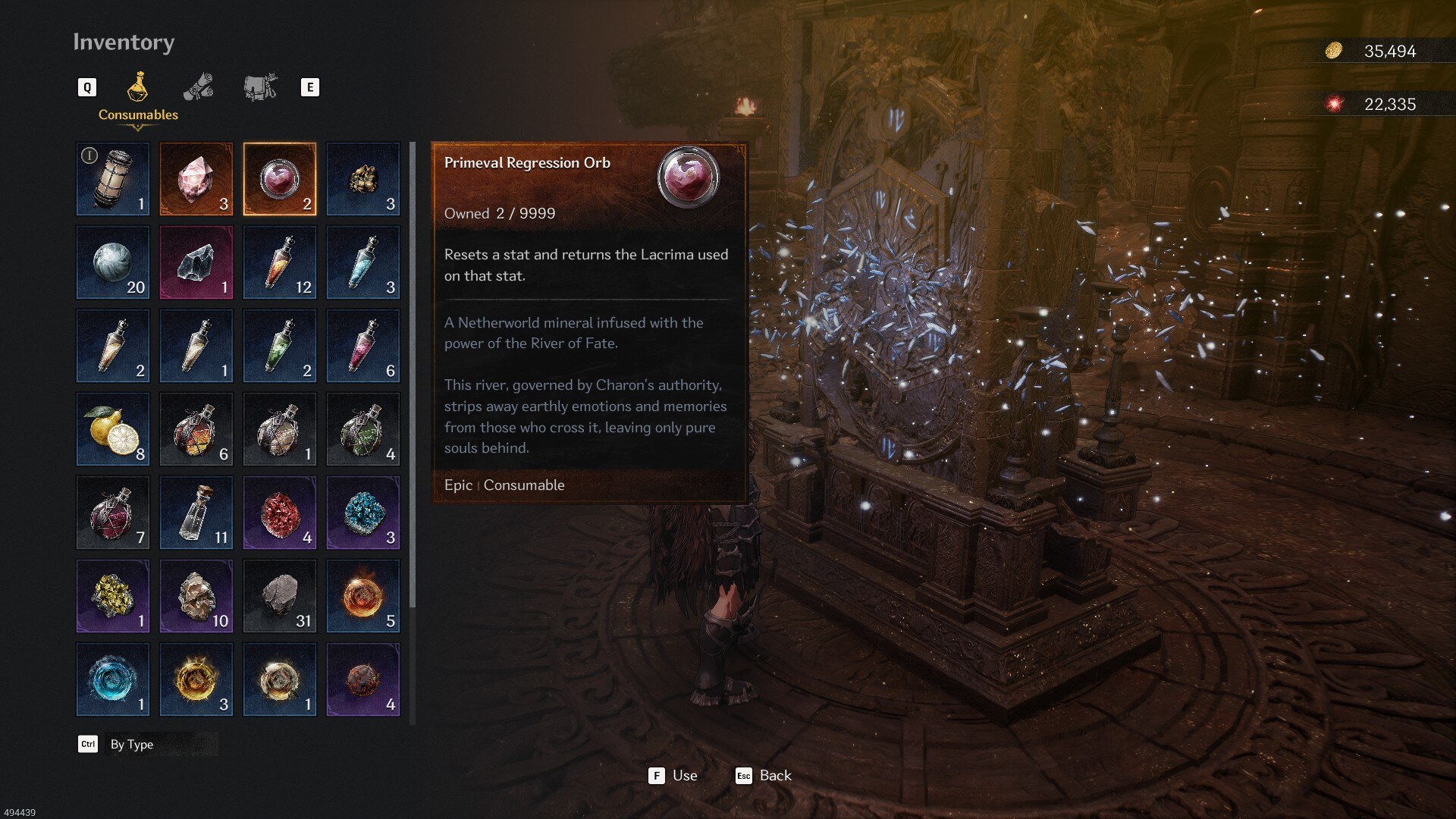Go Back from the inventory screen

(x=764, y=775)
